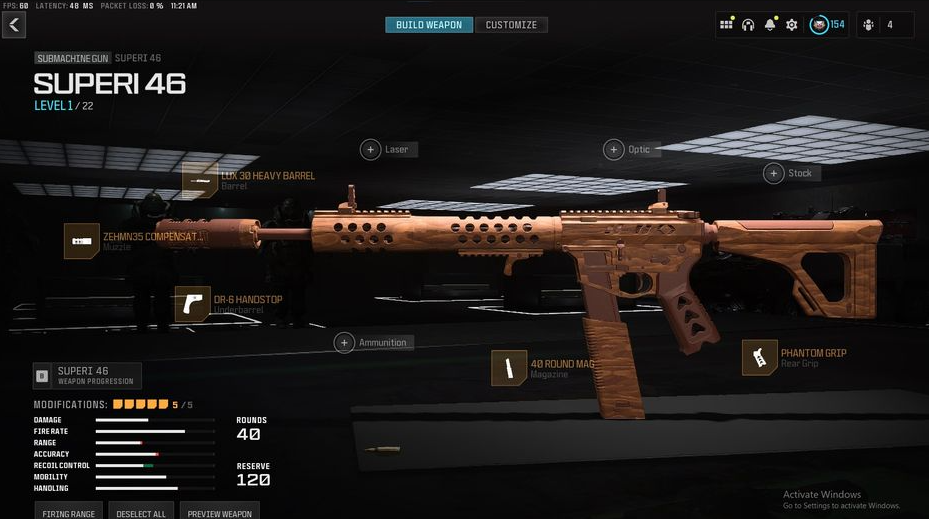Open the notifications bell
Viewport: 929px width, 519px height.
[x=770, y=25]
